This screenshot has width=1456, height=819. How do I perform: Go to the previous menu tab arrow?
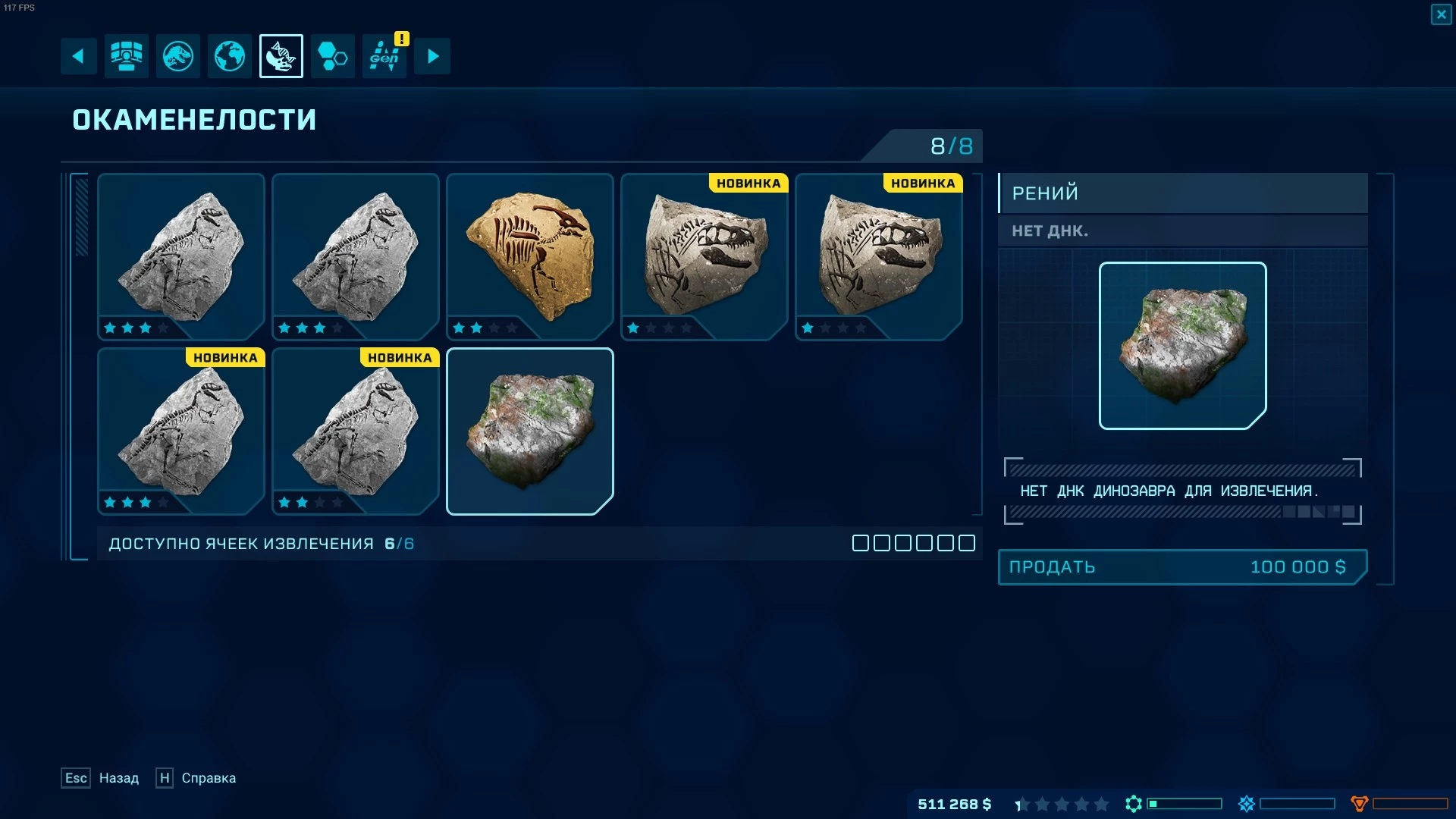click(78, 56)
